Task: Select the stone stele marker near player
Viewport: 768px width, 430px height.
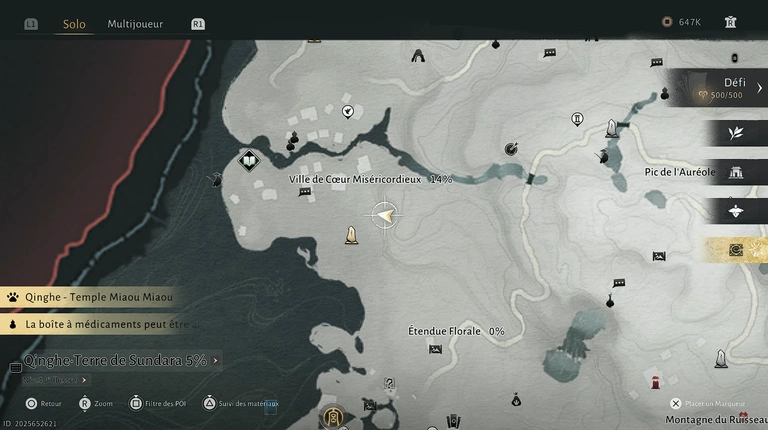Action: [x=351, y=236]
